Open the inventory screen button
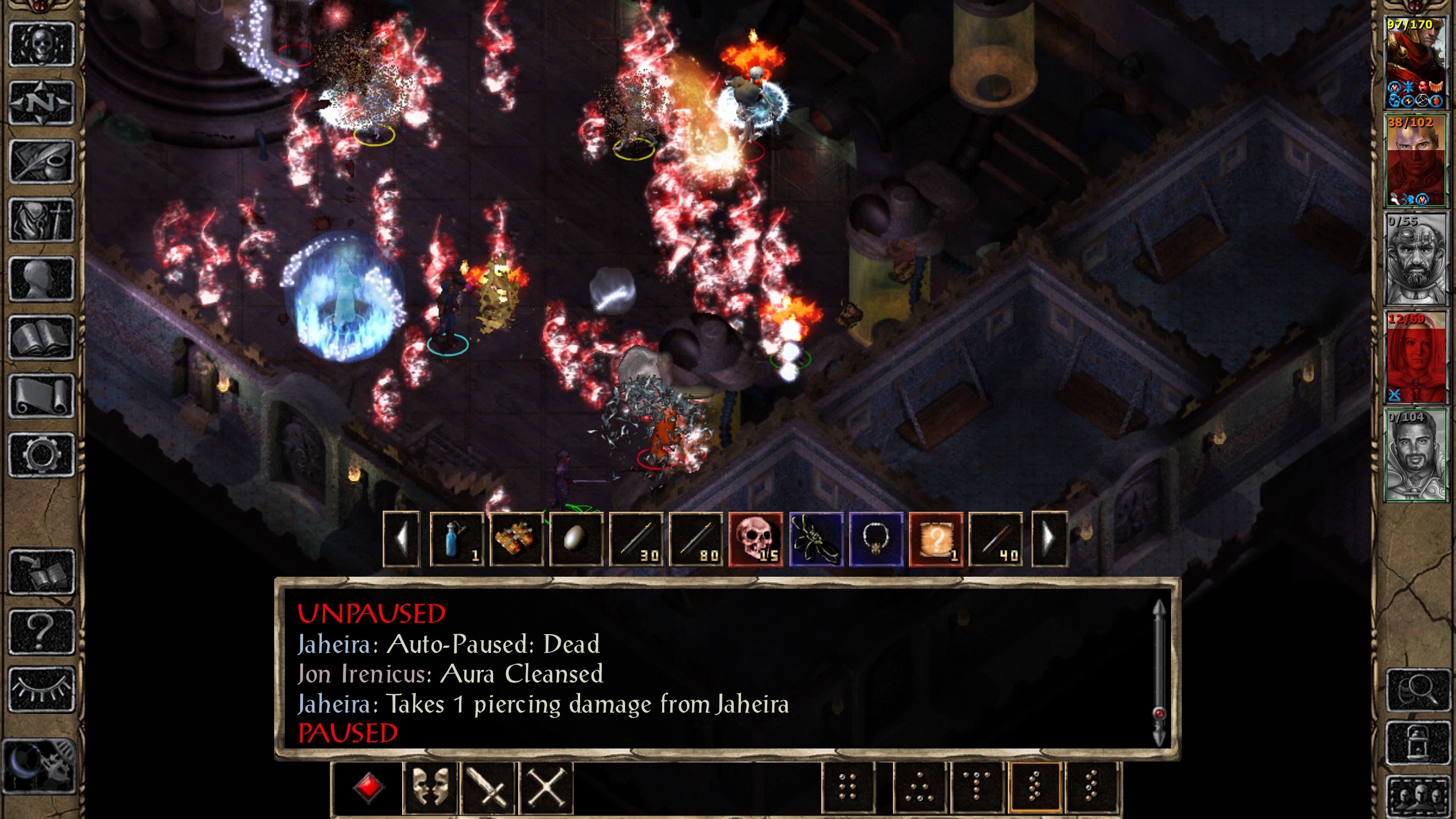Screen dimensions: 1456x819 (42, 220)
